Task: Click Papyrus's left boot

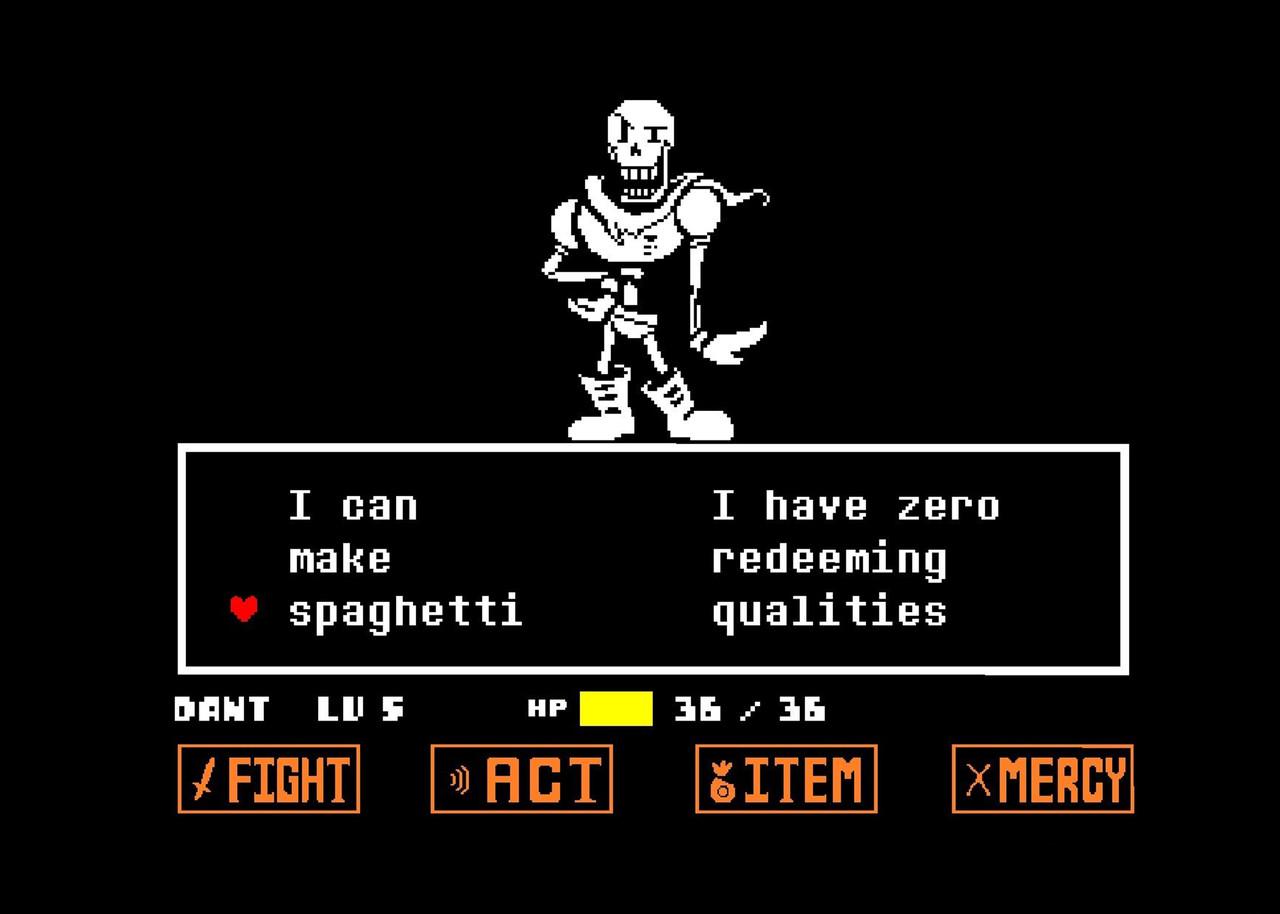Action: [x=600, y=410]
